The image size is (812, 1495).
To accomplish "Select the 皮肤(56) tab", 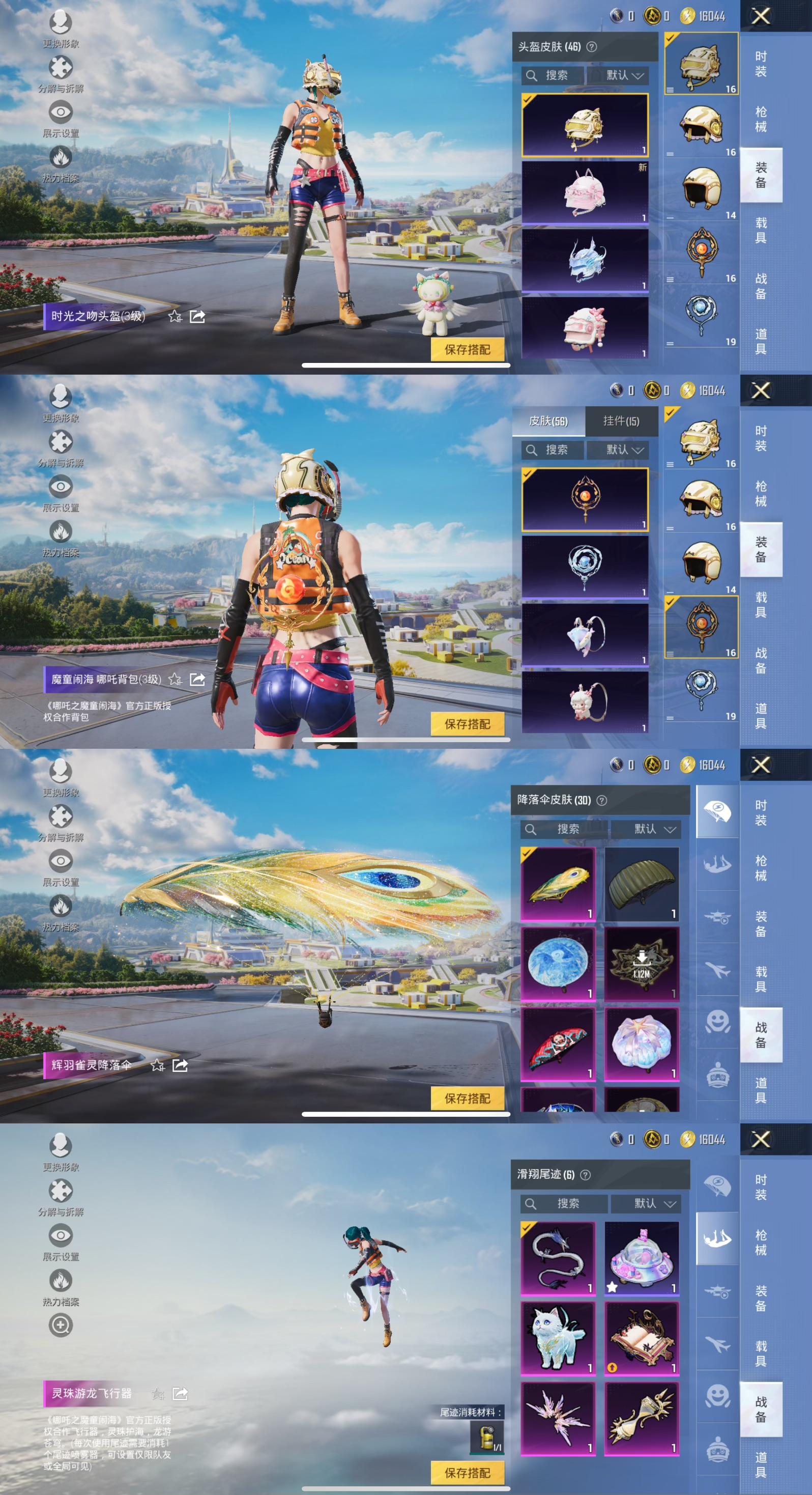I will [x=548, y=421].
